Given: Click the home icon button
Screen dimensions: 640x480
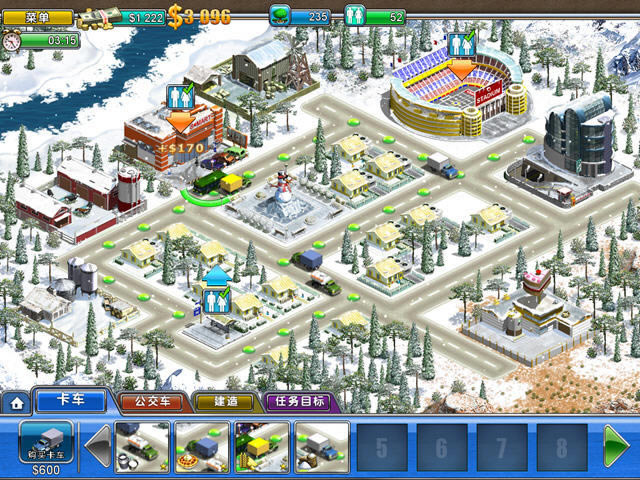Looking at the screenshot, I should 16,403.
